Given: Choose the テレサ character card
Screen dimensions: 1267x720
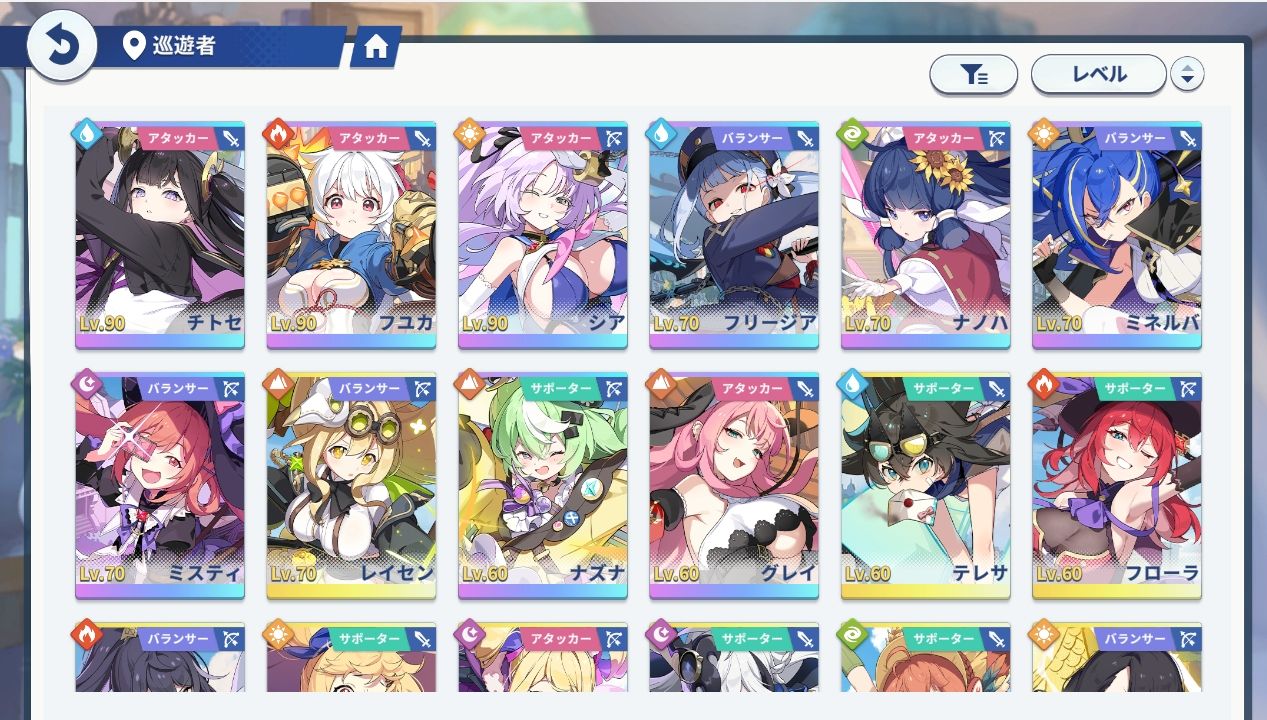Looking at the screenshot, I should point(925,486).
